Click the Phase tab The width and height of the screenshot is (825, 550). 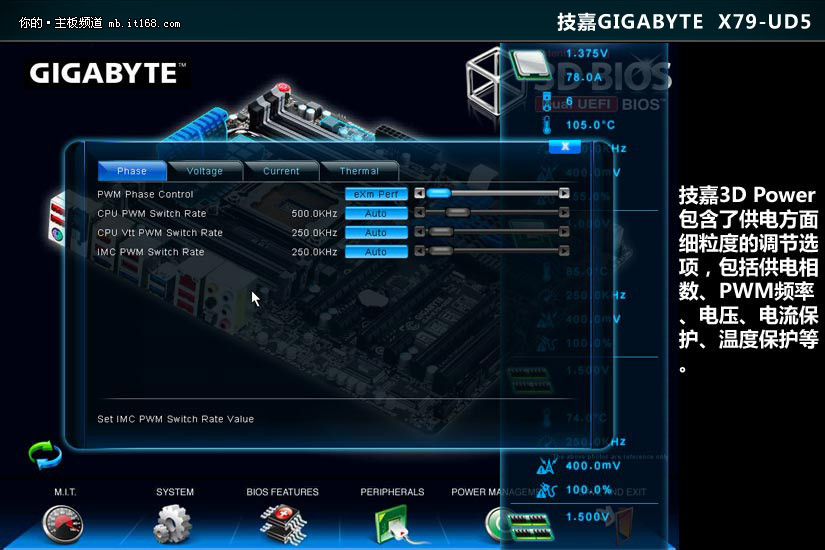pyautogui.click(x=131, y=171)
